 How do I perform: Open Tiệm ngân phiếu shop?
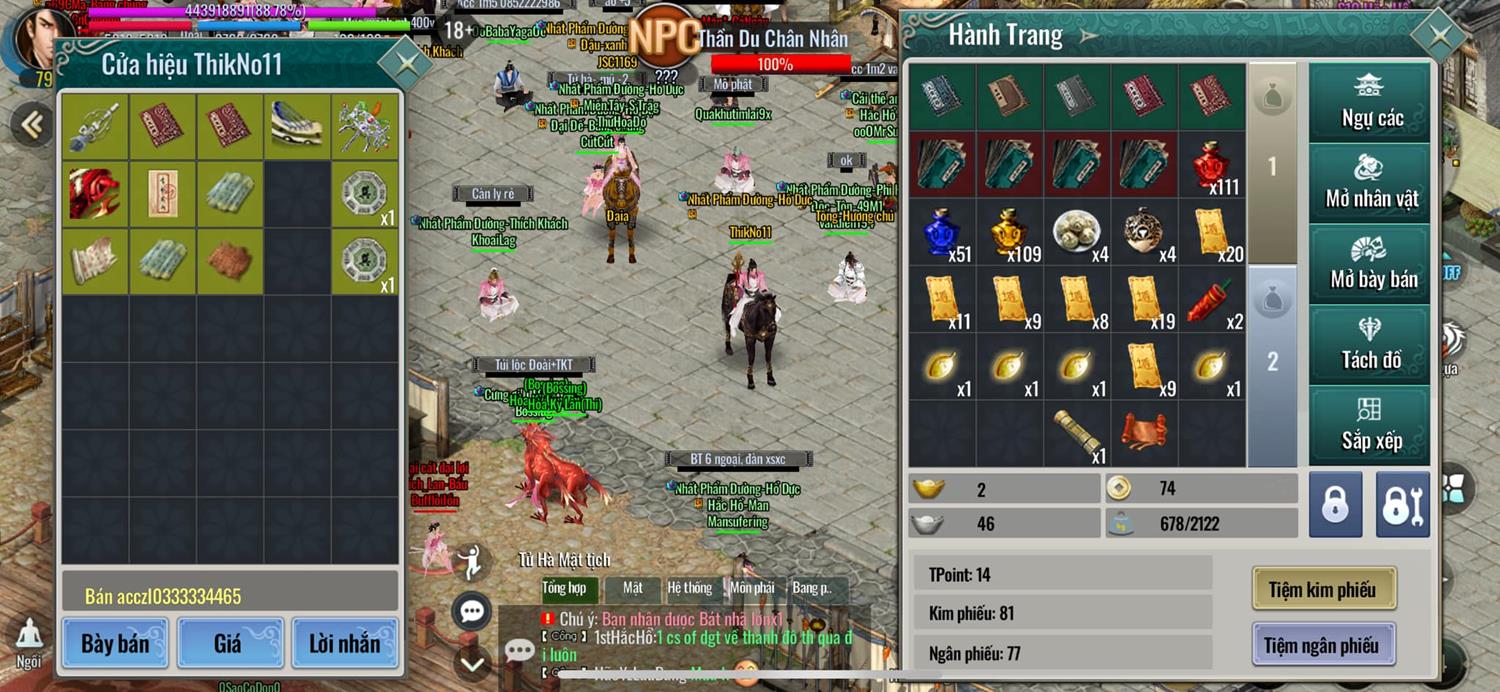coord(1323,645)
